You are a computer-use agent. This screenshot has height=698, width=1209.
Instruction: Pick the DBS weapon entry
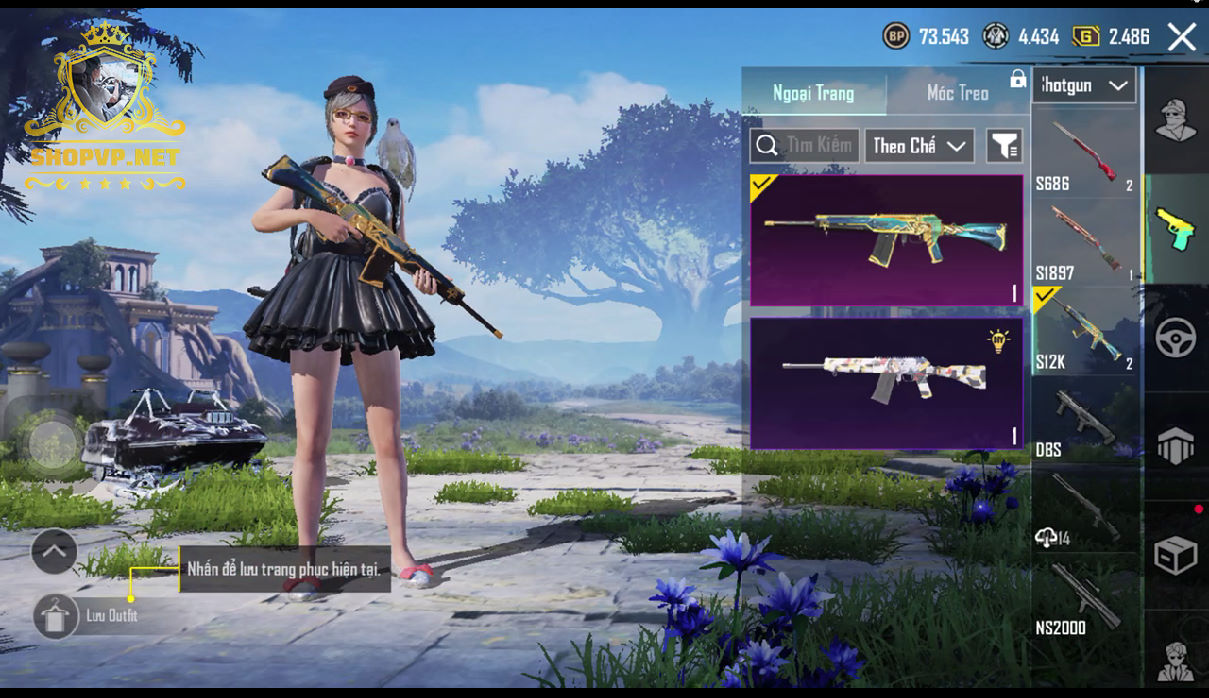coord(1085,420)
